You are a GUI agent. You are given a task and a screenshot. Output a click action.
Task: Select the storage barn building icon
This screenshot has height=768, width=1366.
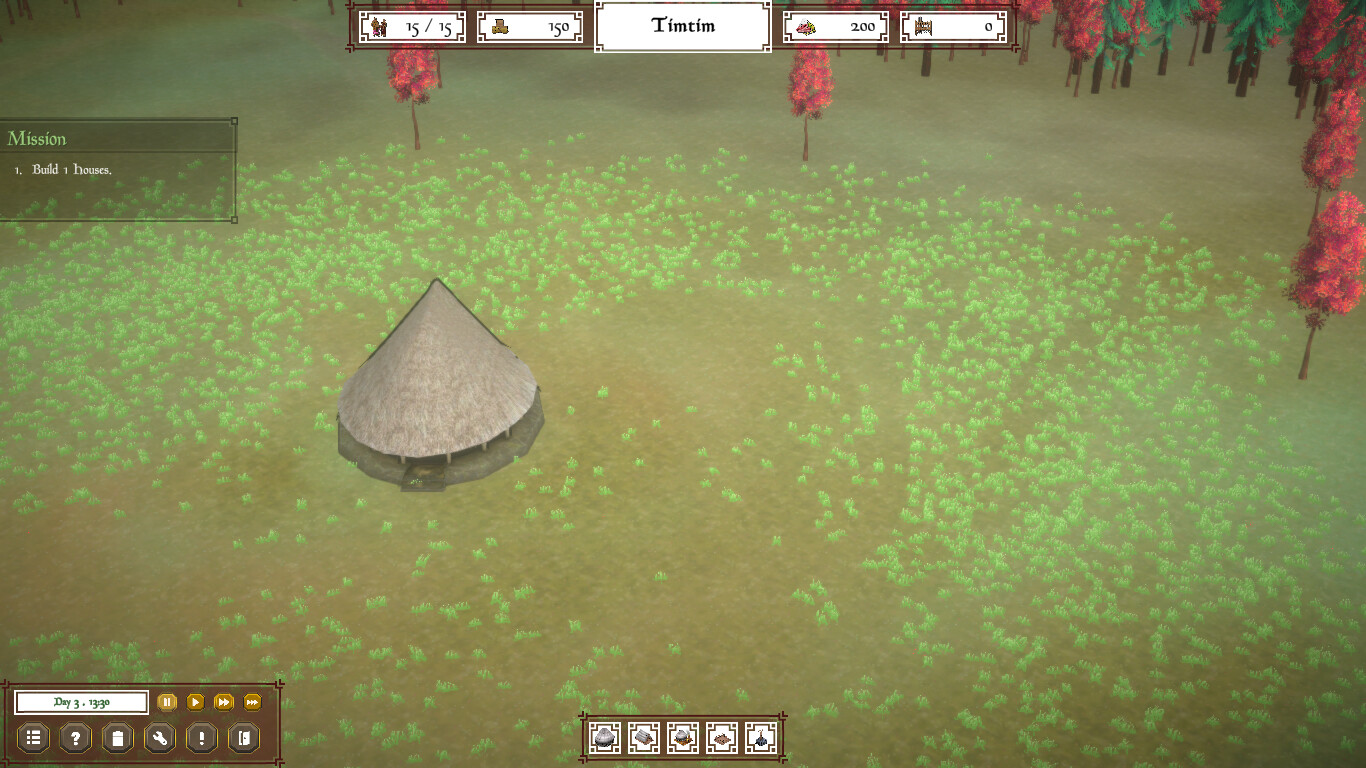[x=646, y=740]
